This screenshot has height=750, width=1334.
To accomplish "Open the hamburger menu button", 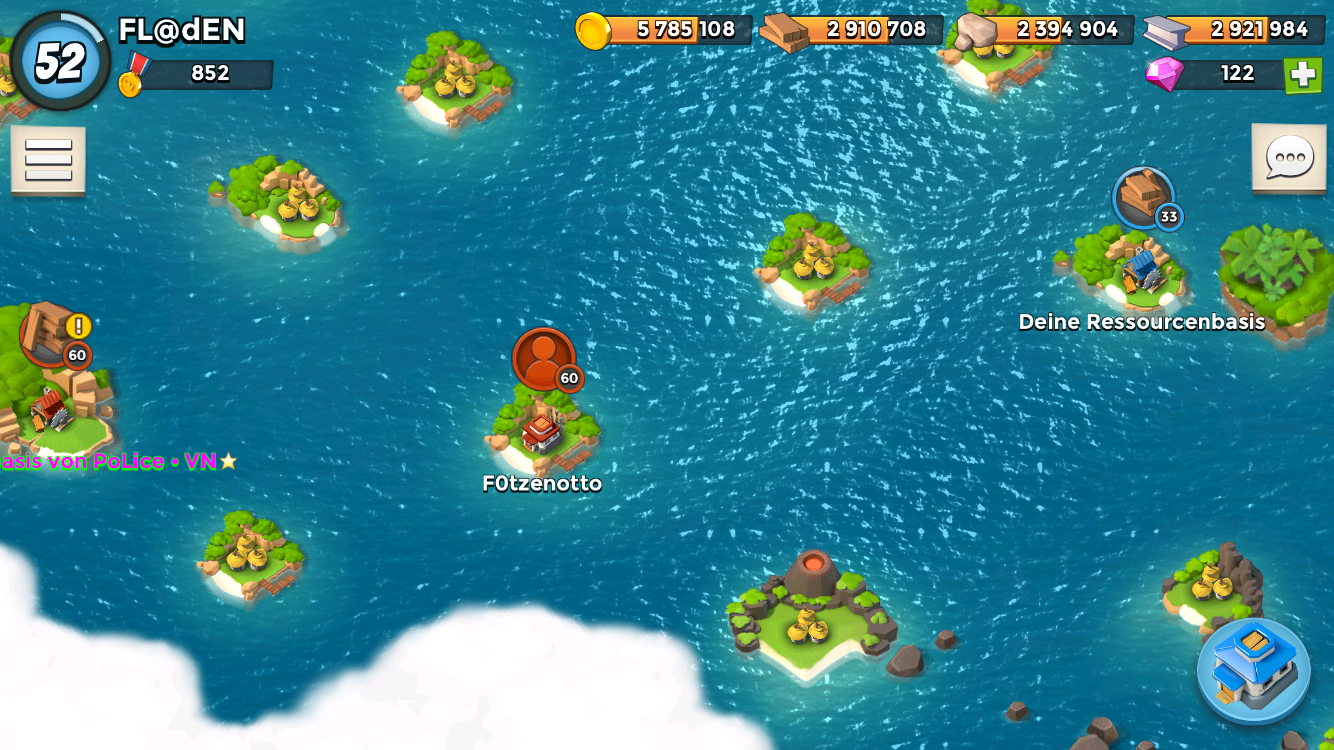I will tap(48, 160).
